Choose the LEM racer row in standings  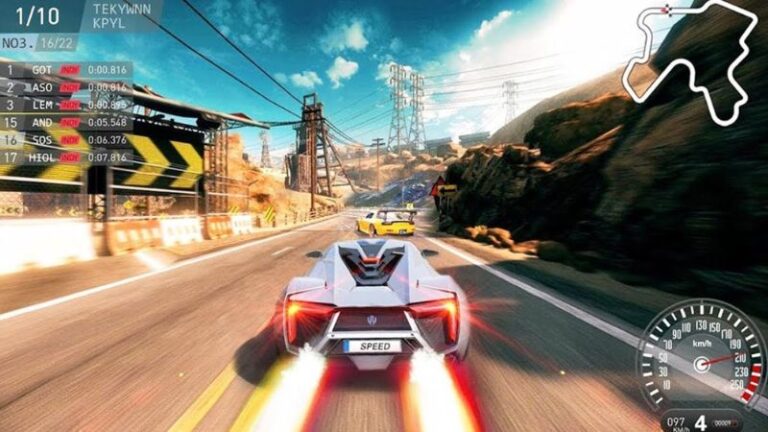click(x=66, y=104)
